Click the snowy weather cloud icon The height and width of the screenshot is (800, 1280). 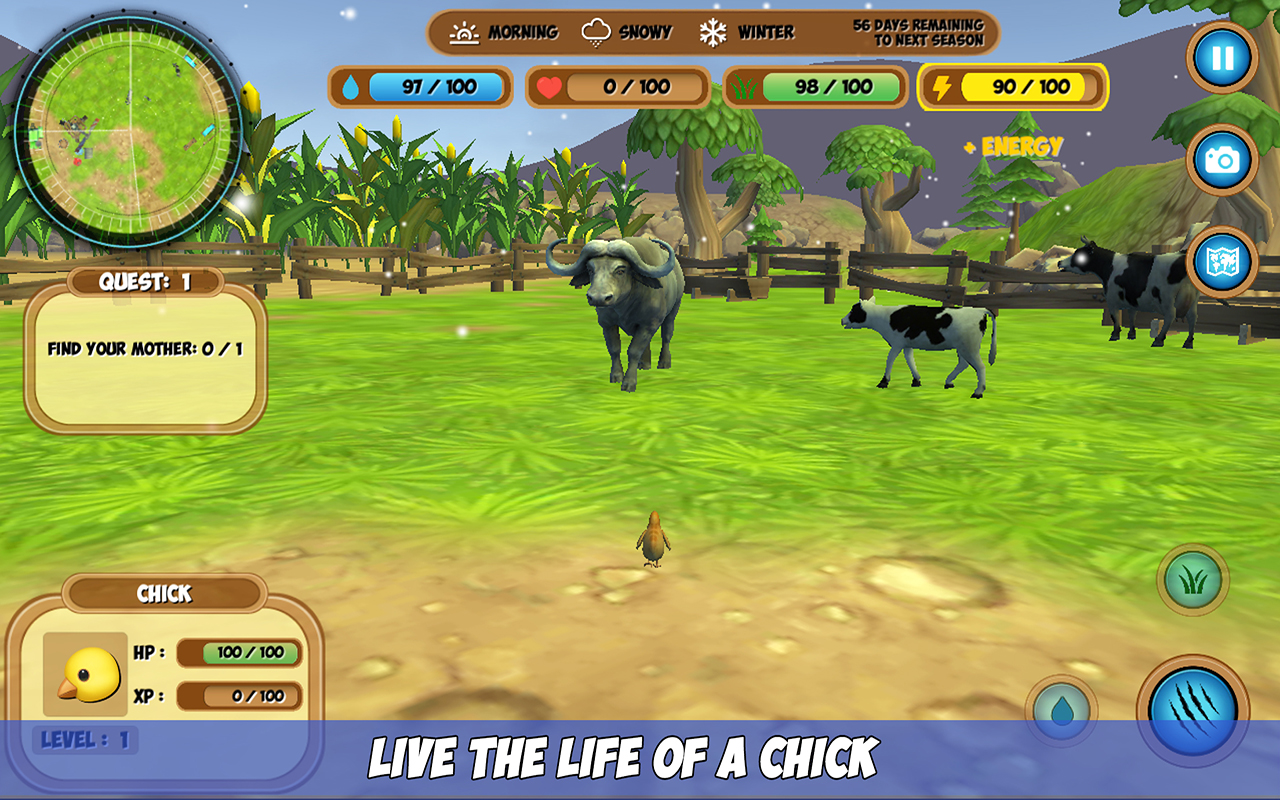(595, 31)
